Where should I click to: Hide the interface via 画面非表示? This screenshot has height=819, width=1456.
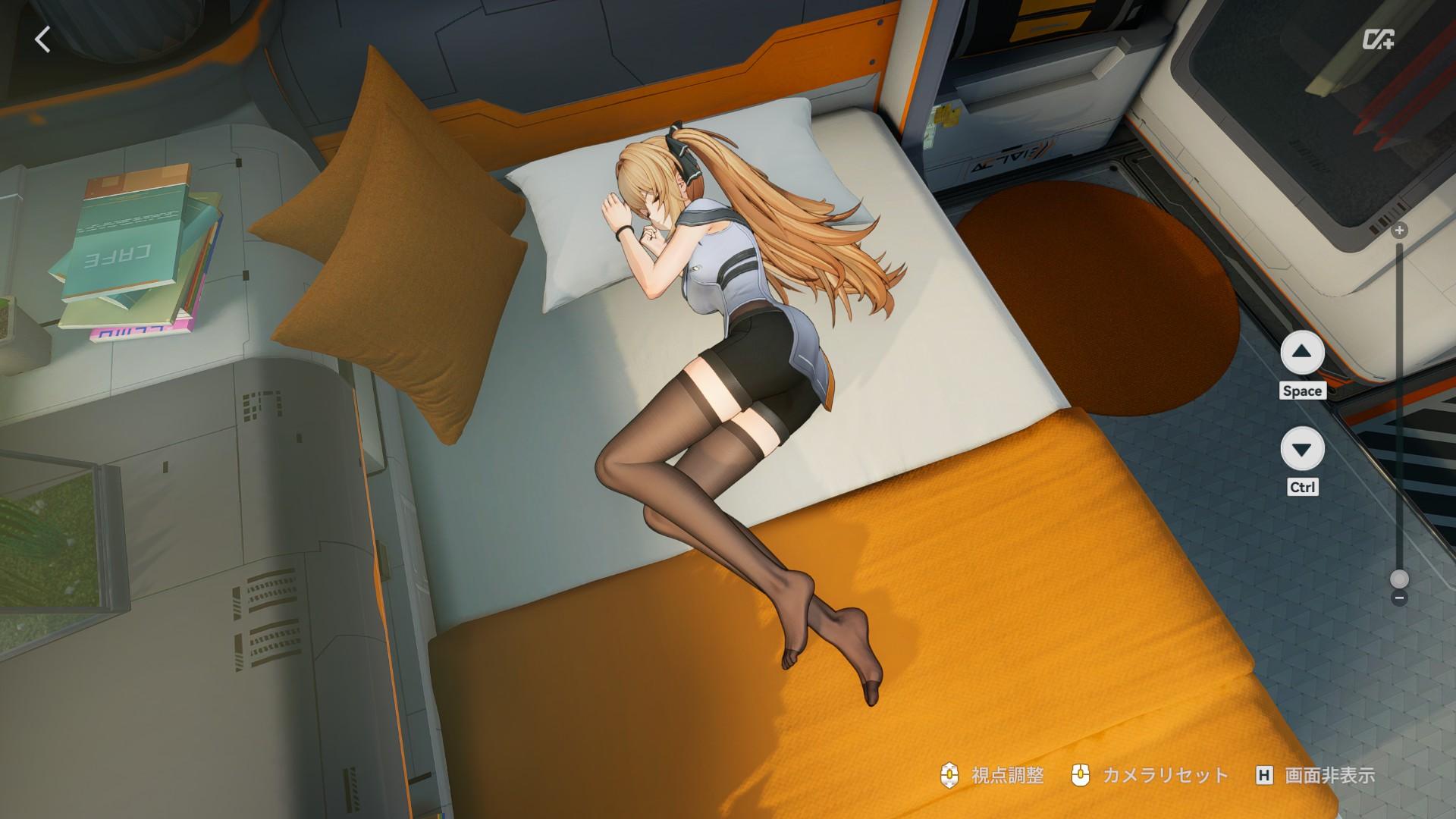tap(1332, 776)
